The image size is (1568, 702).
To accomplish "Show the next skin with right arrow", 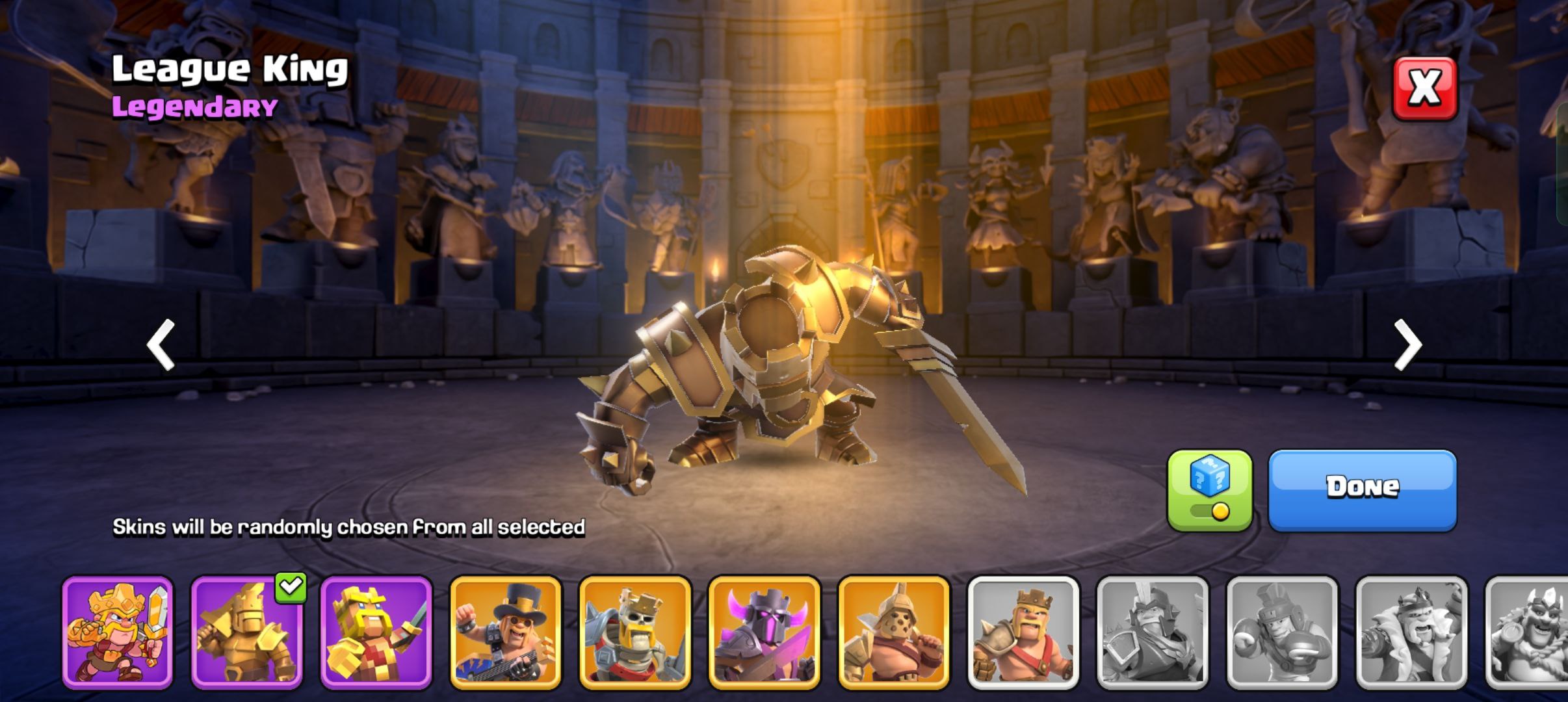I will [x=1407, y=344].
